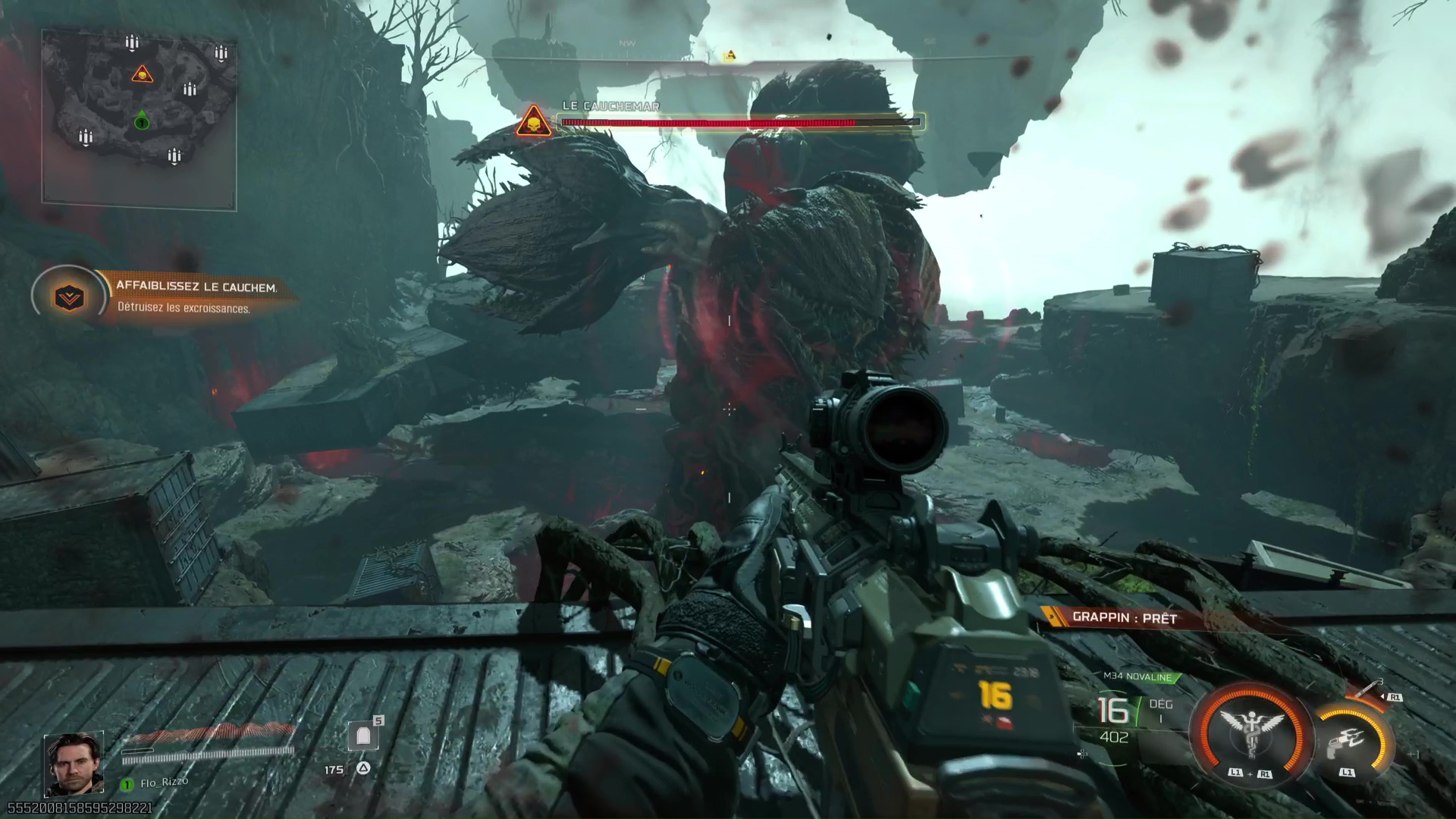The image size is (1456, 819).
Task: Toggle the green level 1 badge beside Flo_Rizzo
Action: (126, 784)
